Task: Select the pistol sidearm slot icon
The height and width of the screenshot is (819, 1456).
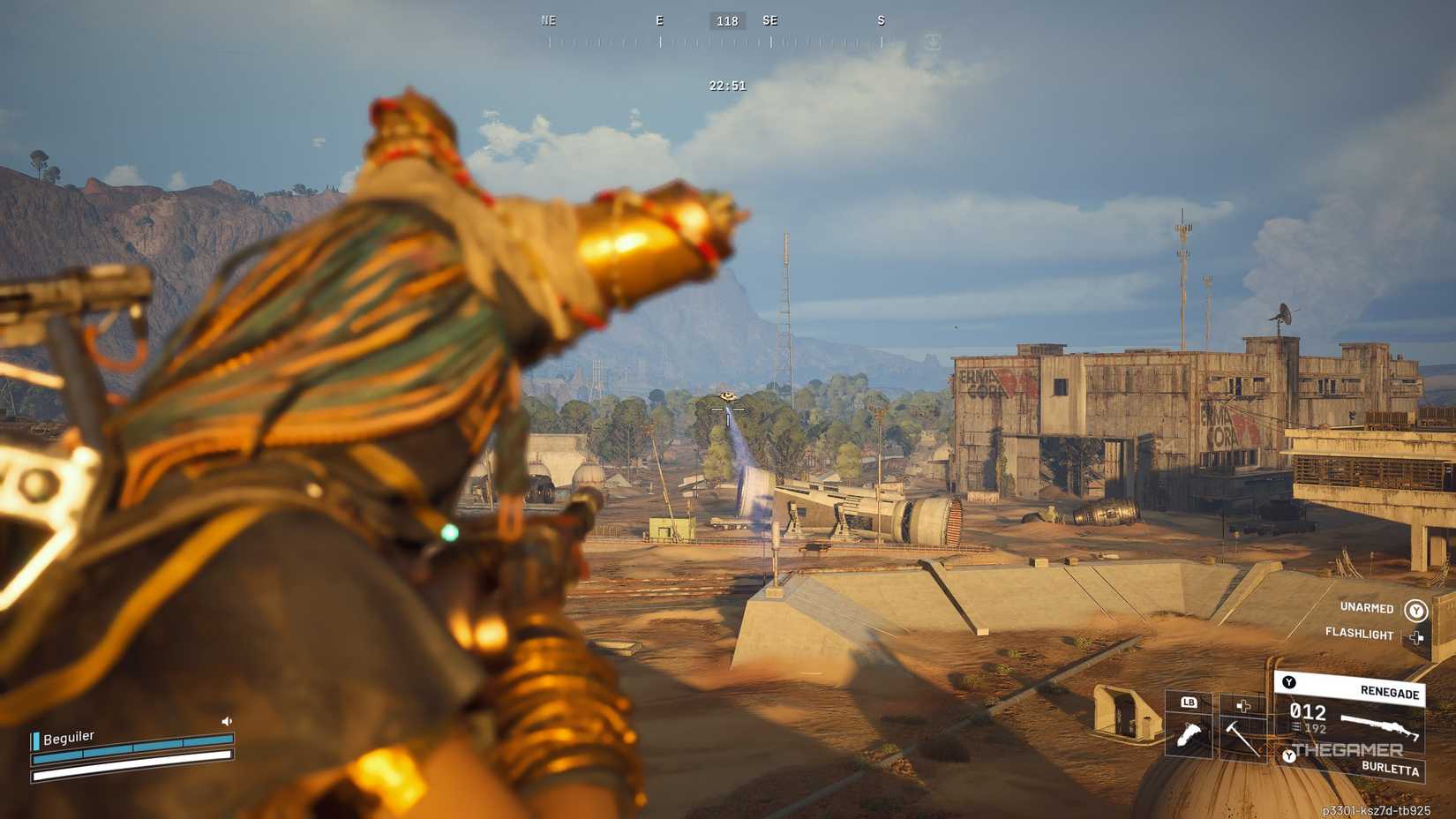Action: (1190, 733)
